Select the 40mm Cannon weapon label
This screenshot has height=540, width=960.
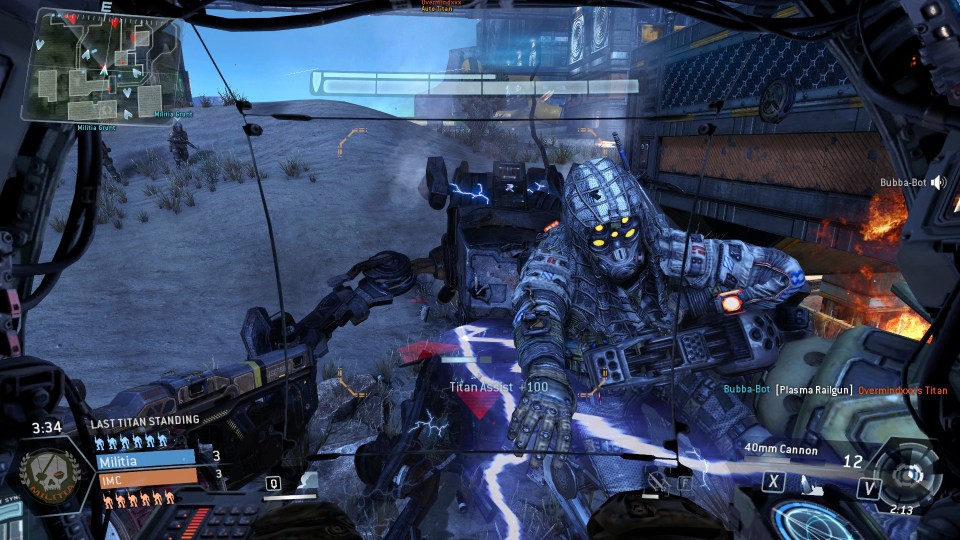[x=780, y=450]
